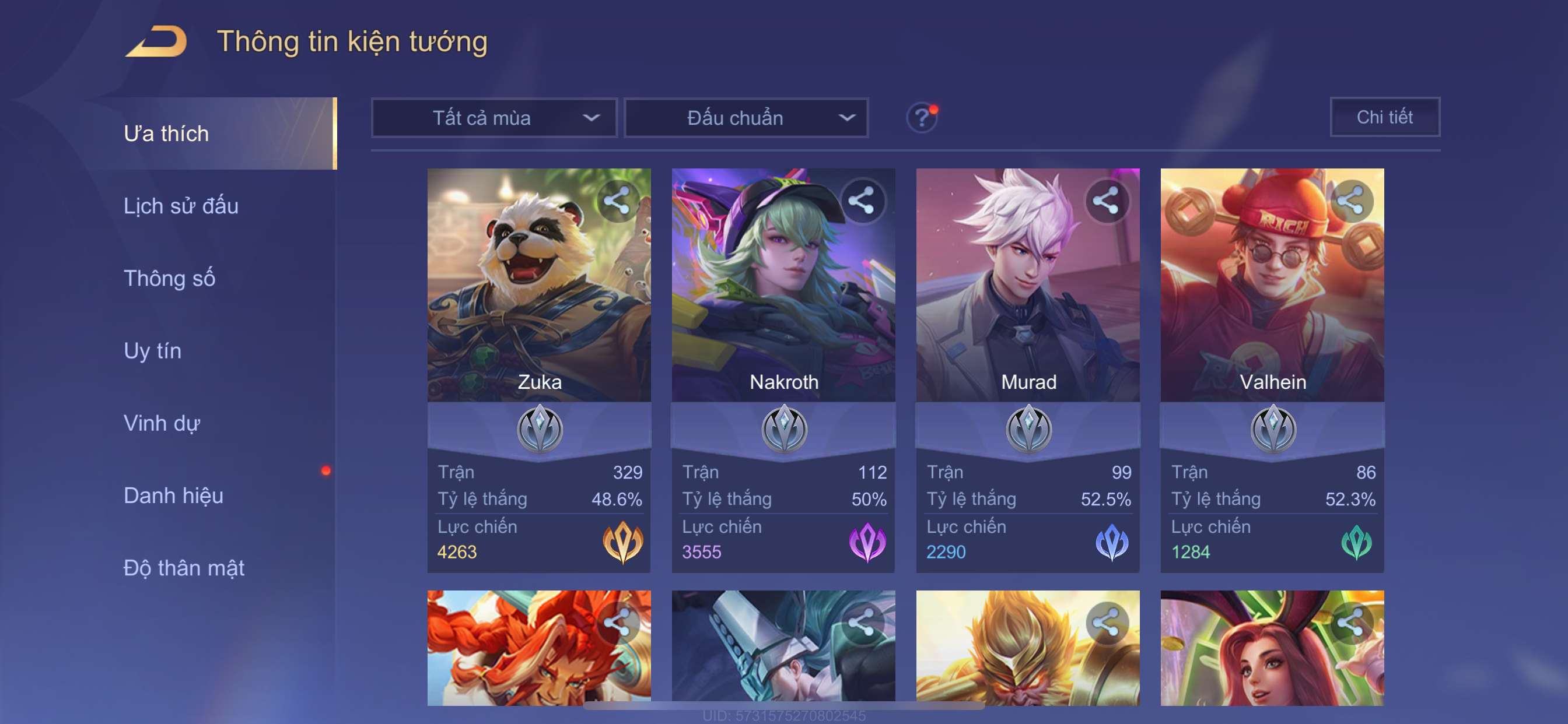
Task: Open the Tất cả mùa dropdown
Action: point(494,117)
